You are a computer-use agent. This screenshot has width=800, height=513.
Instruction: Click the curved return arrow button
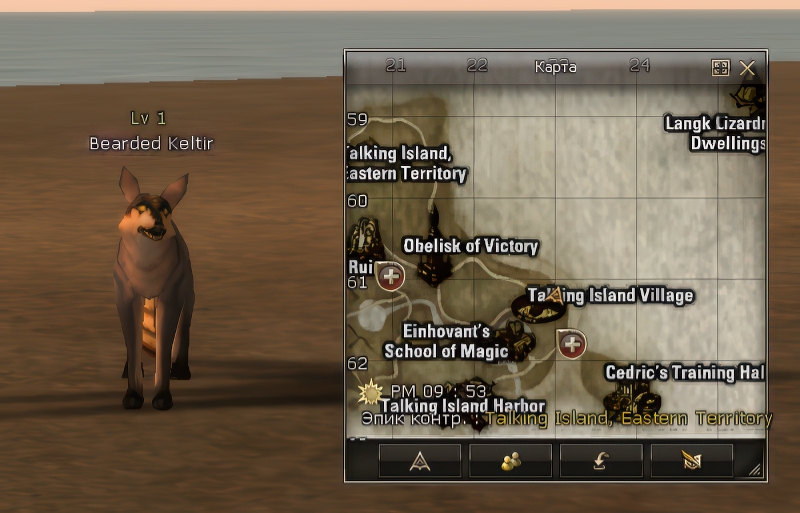601,460
